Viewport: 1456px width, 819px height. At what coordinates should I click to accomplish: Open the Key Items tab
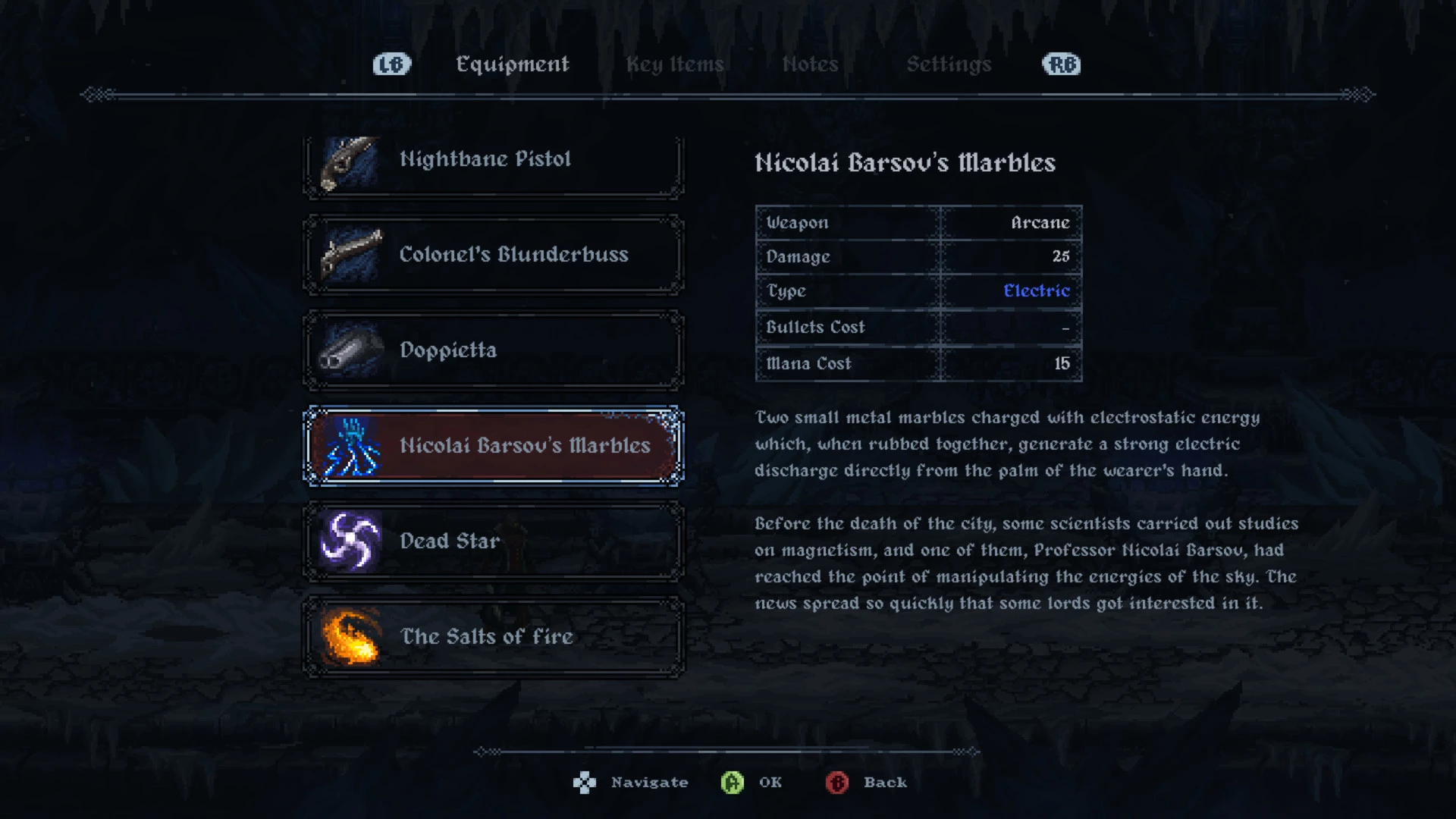[674, 64]
